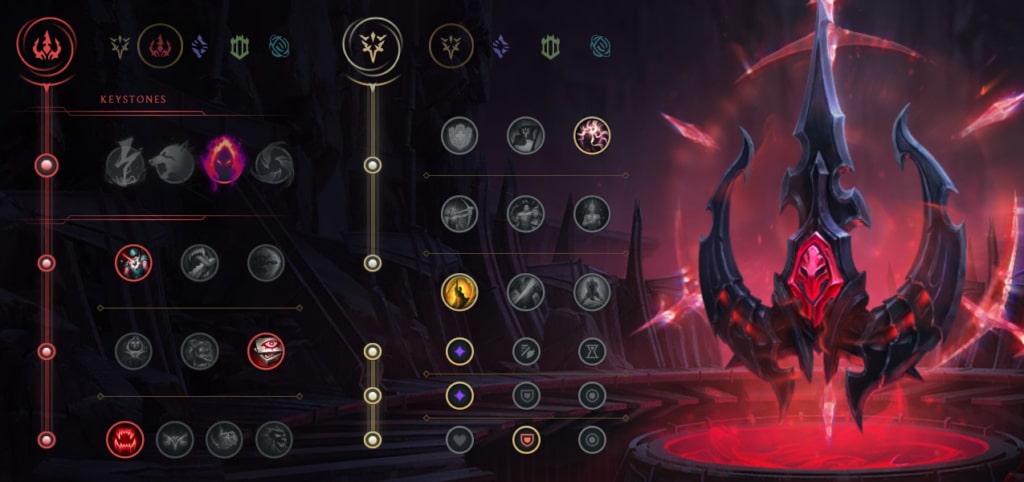The width and height of the screenshot is (1024, 482).
Task: Pick the Ultimate Hunter rune
Action: 273,438
